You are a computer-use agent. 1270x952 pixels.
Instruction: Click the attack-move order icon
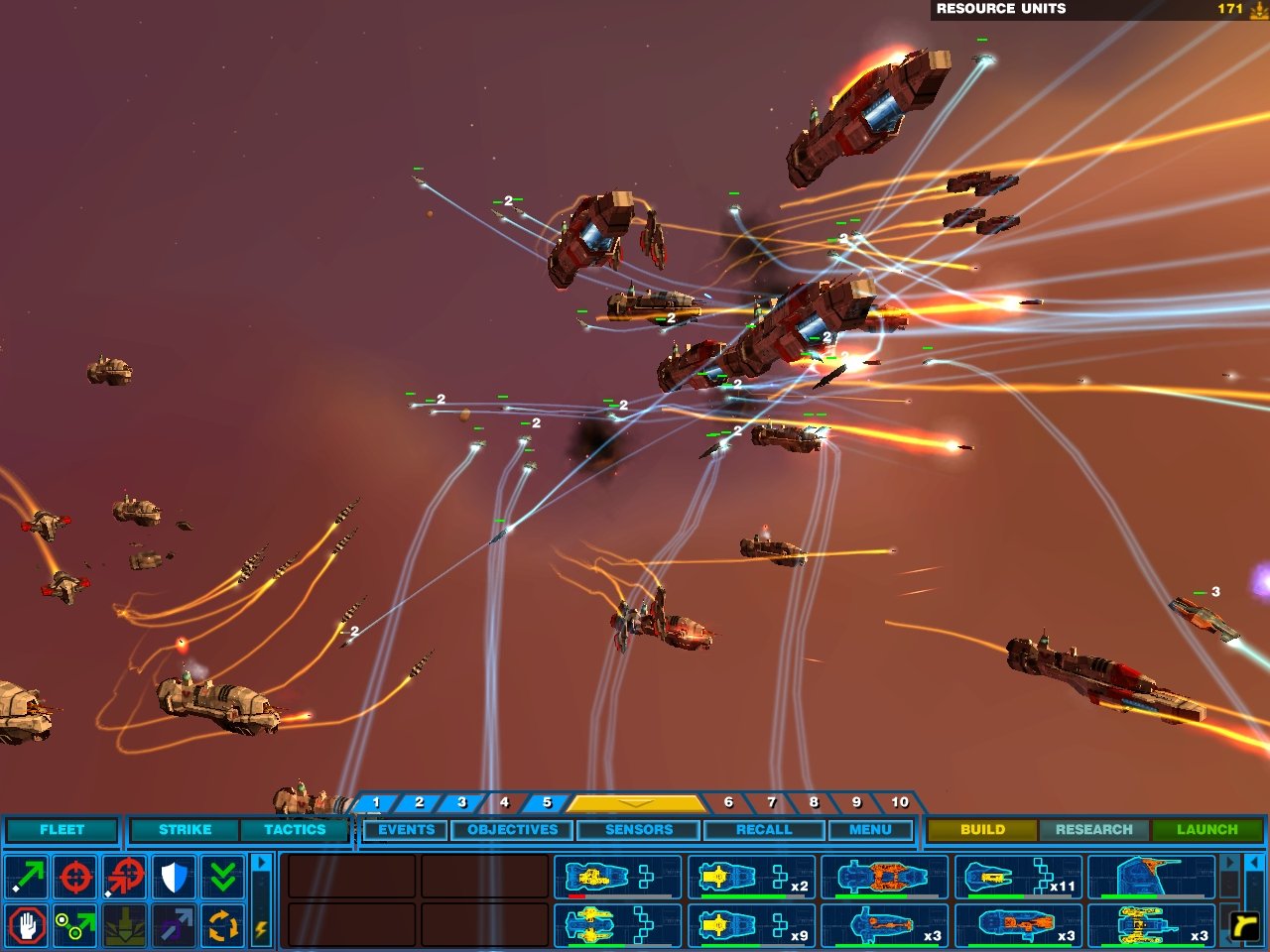tap(122, 878)
